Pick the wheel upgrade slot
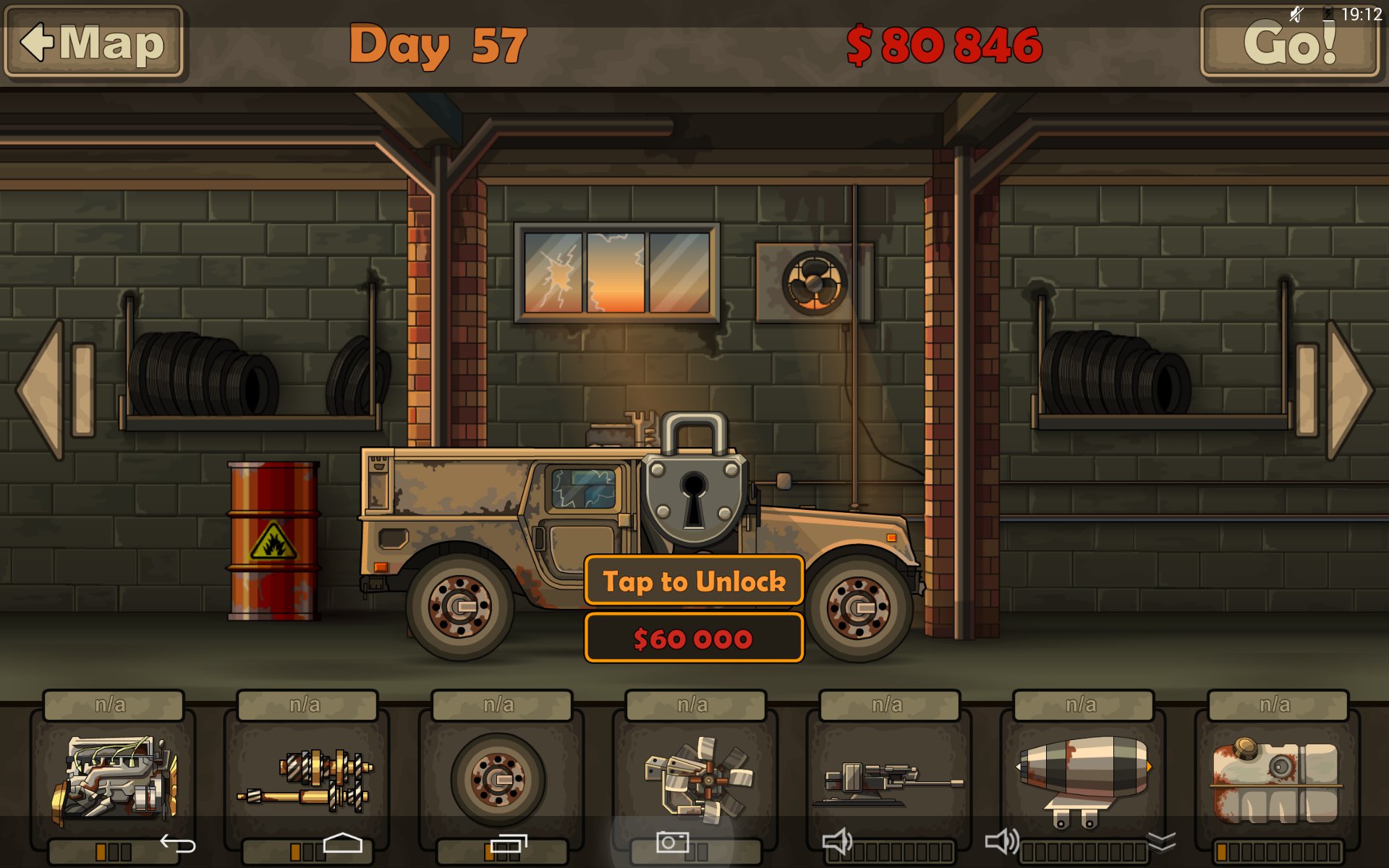This screenshot has height=868, width=1389. [x=499, y=778]
